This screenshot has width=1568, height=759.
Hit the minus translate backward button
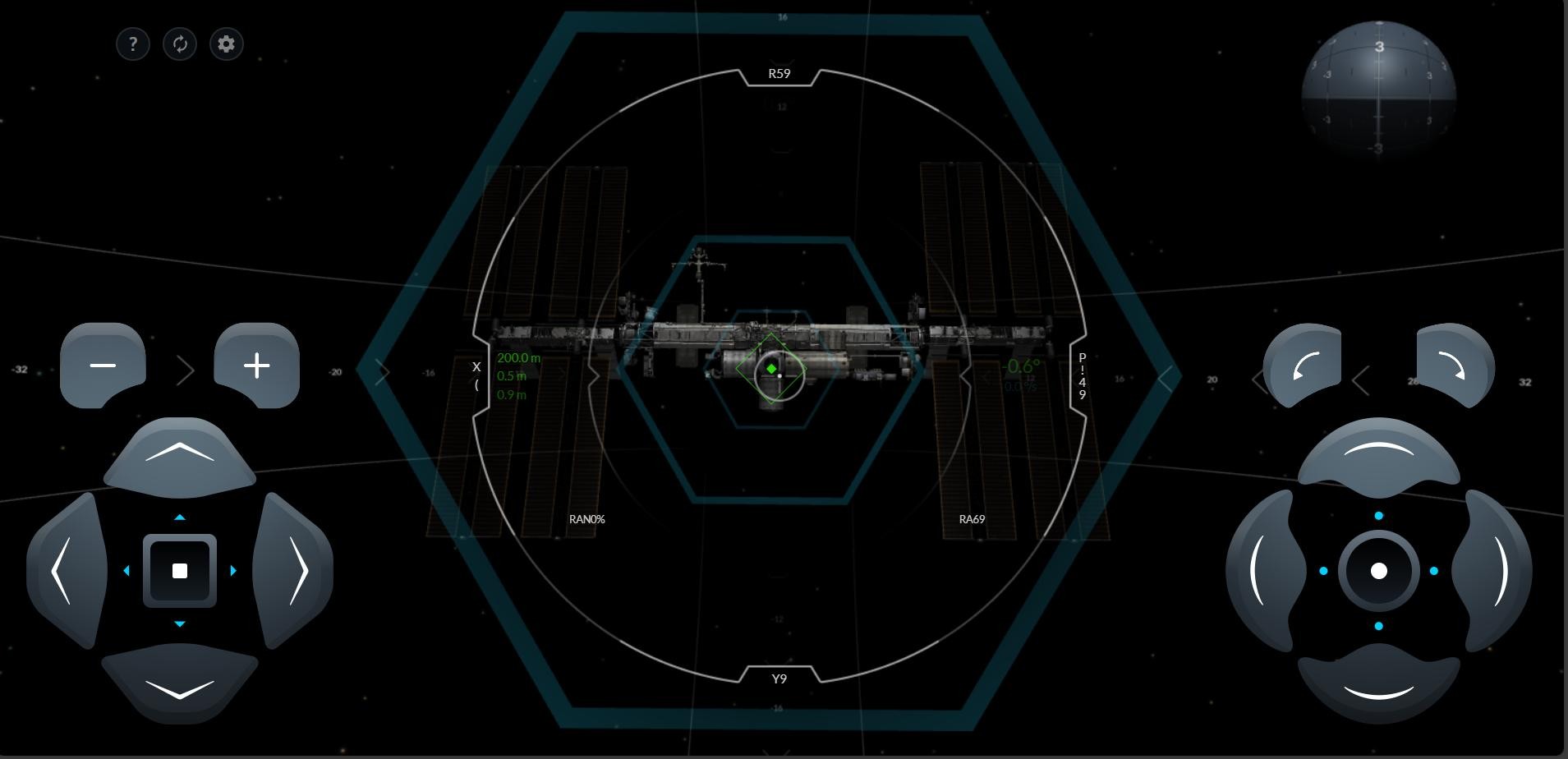coord(103,366)
